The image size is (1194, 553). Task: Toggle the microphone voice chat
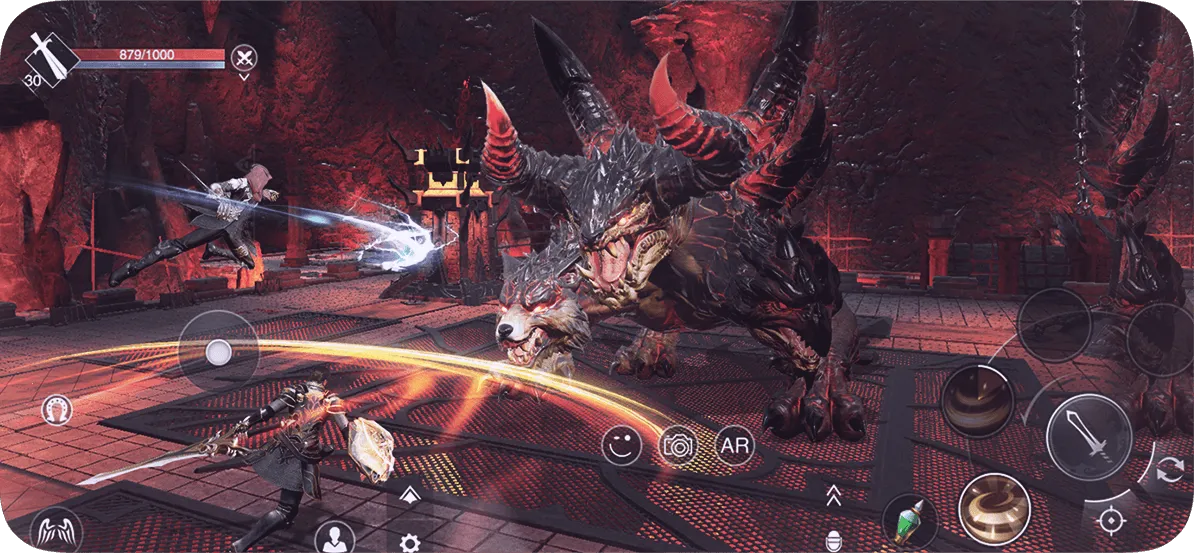coord(832,537)
